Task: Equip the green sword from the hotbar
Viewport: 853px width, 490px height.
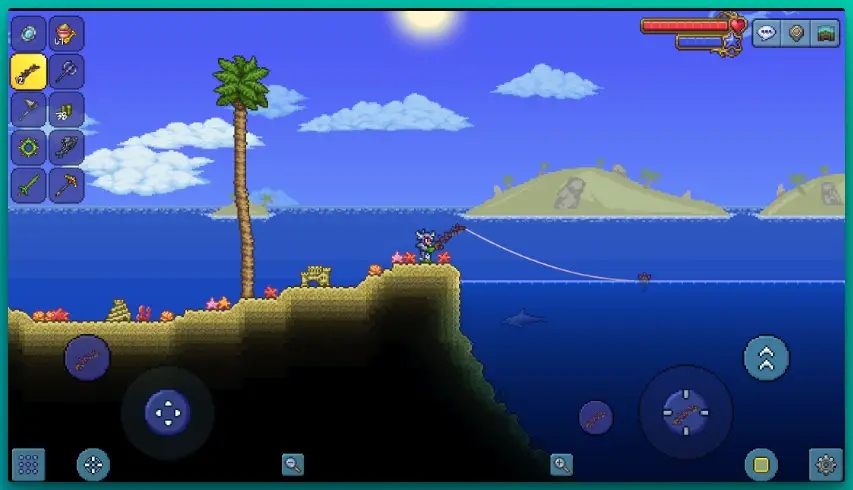Action: 28,186
